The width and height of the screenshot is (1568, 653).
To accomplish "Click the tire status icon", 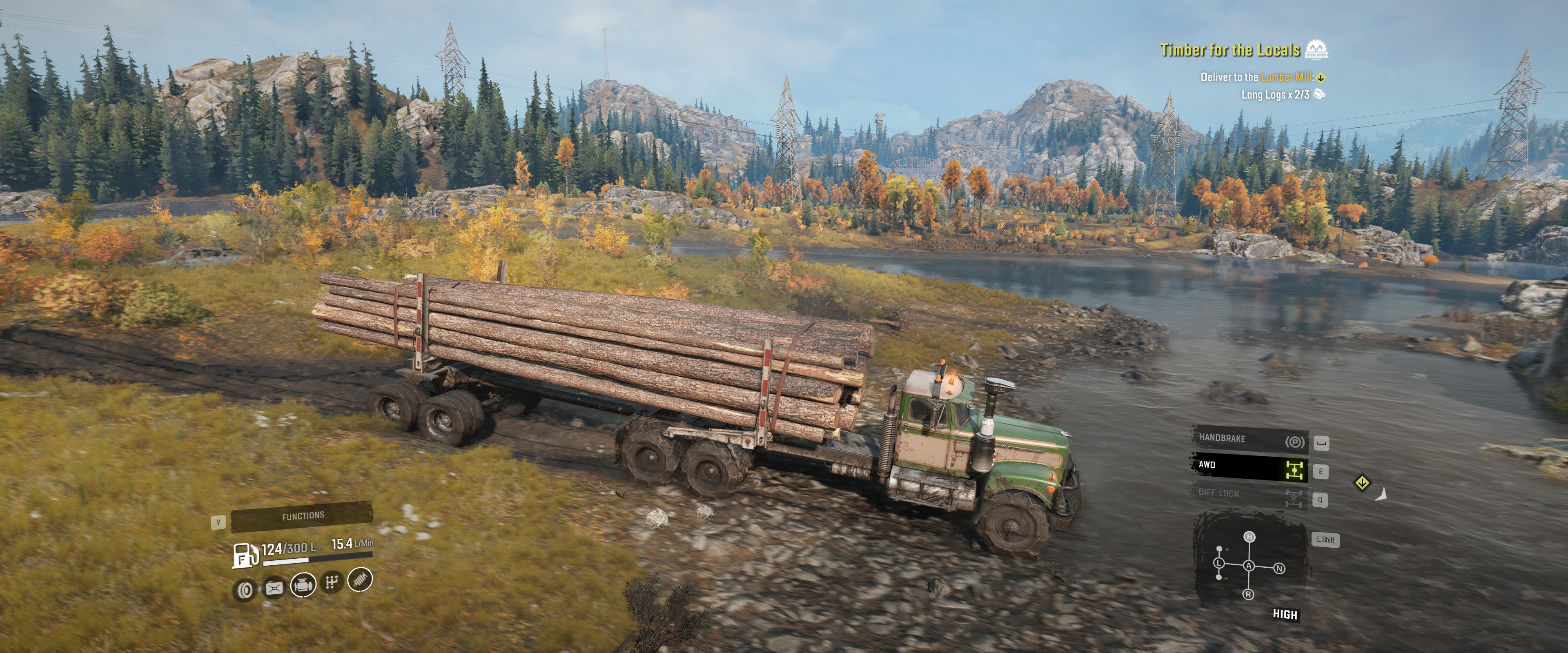I will [245, 589].
